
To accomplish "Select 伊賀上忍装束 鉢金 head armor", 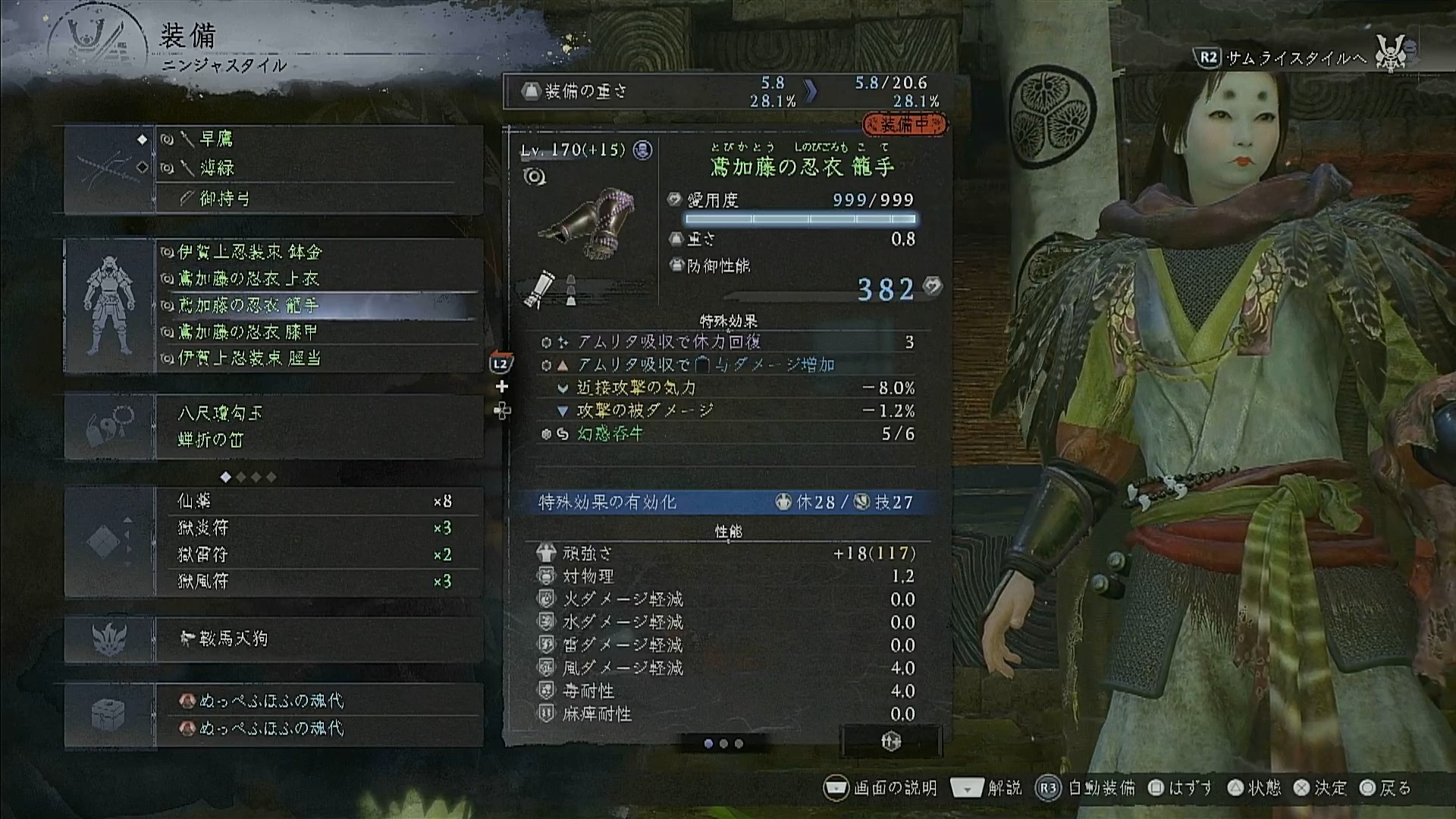I will tap(318, 252).
